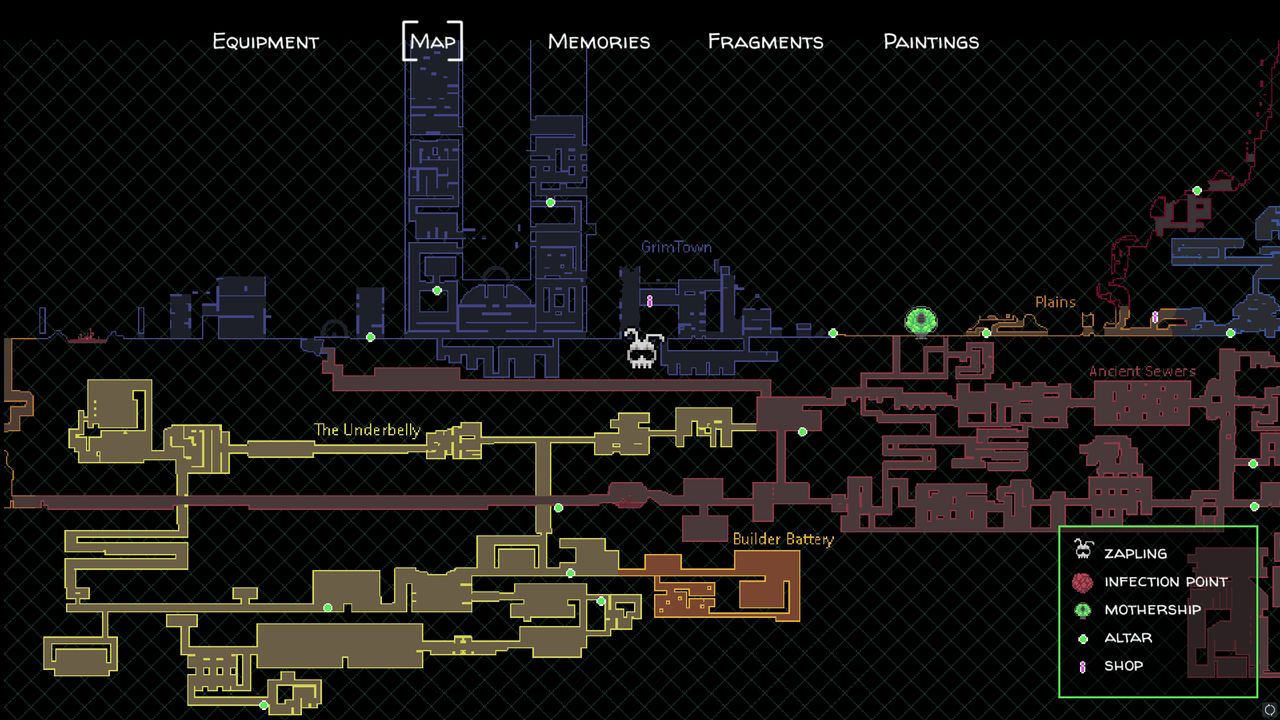Viewport: 1280px width, 720px height.
Task: Open the Paintings tab
Action: [x=929, y=42]
